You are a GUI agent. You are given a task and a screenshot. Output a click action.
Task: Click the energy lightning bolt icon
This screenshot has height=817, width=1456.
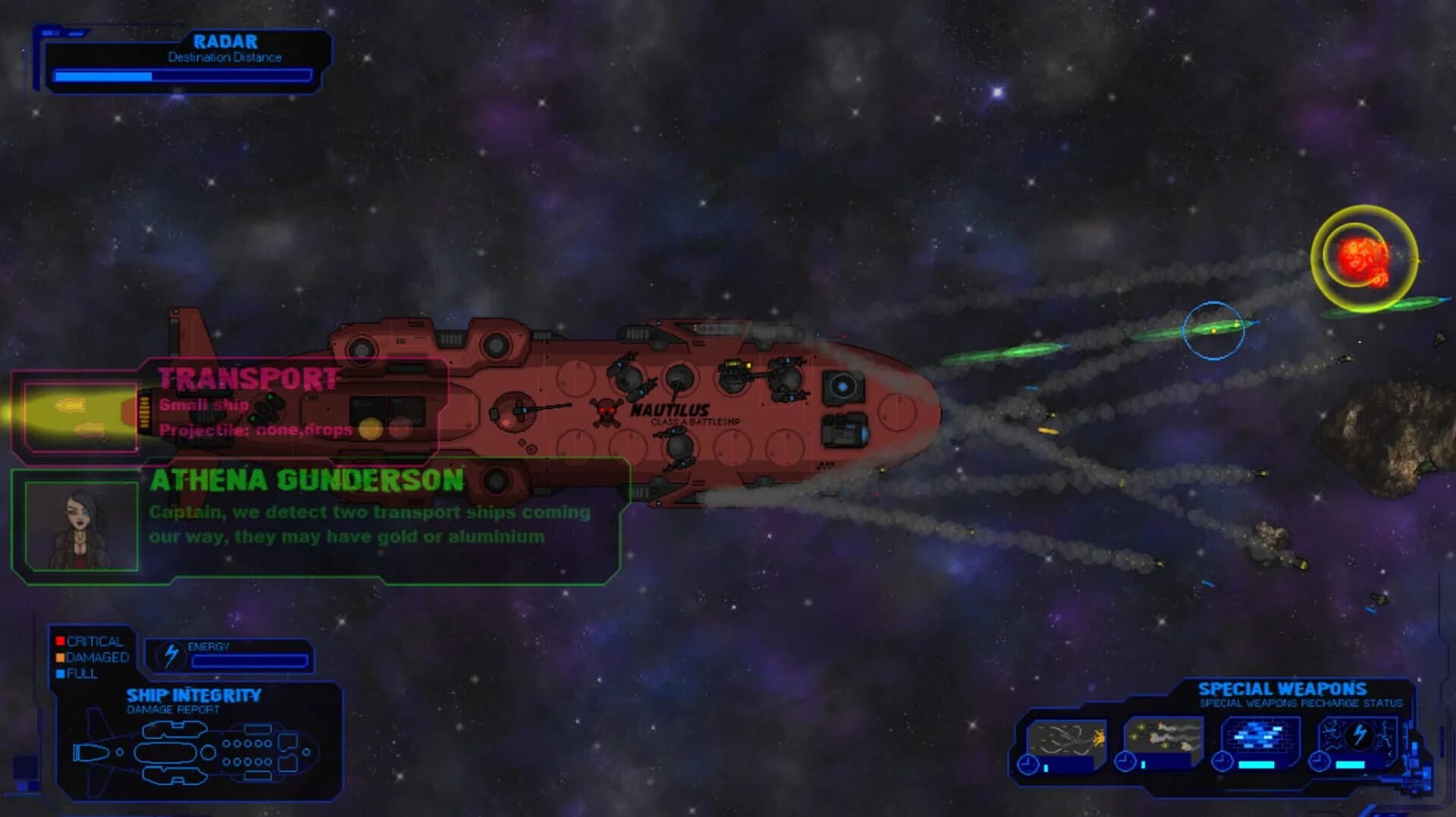click(x=171, y=654)
